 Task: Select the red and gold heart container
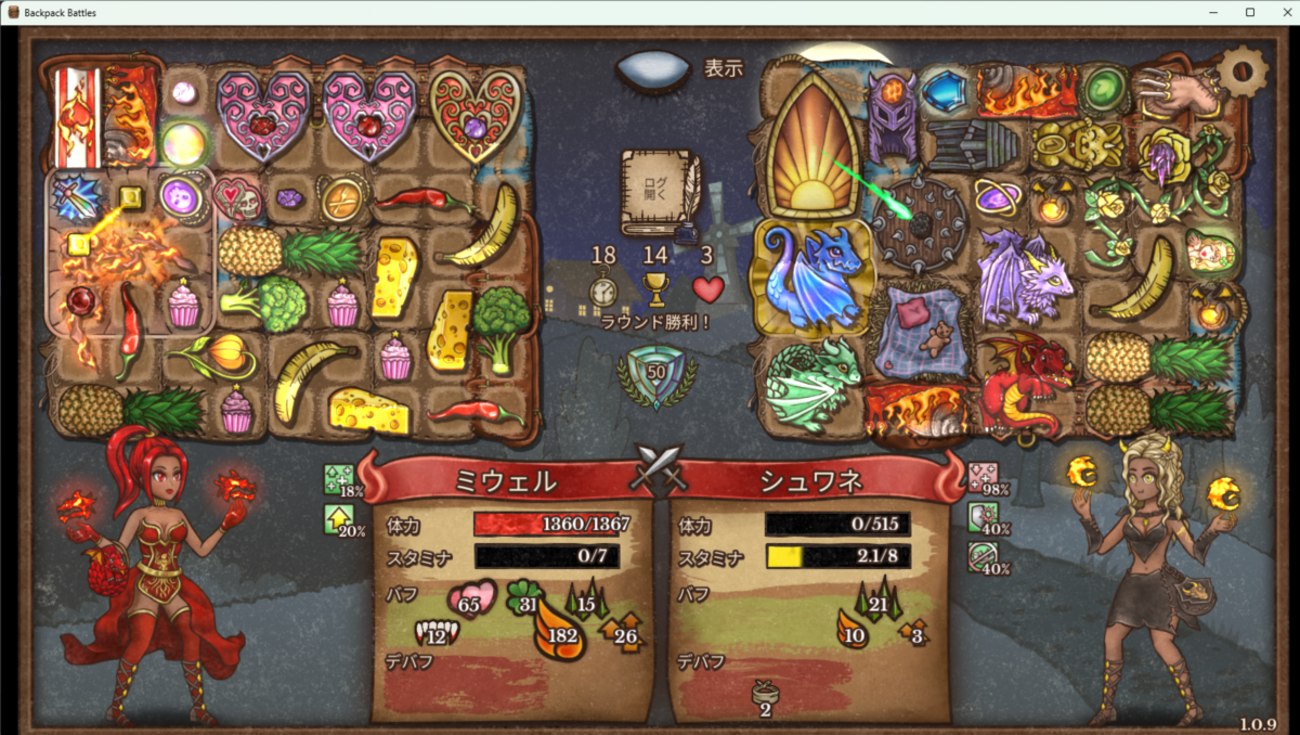click(x=474, y=112)
